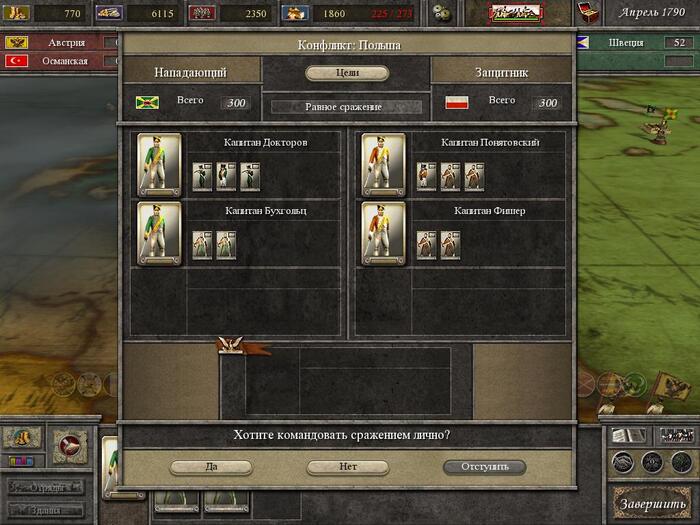The width and height of the screenshot is (700, 525).
Task: Decline personal command with Нет
Action: (347, 467)
